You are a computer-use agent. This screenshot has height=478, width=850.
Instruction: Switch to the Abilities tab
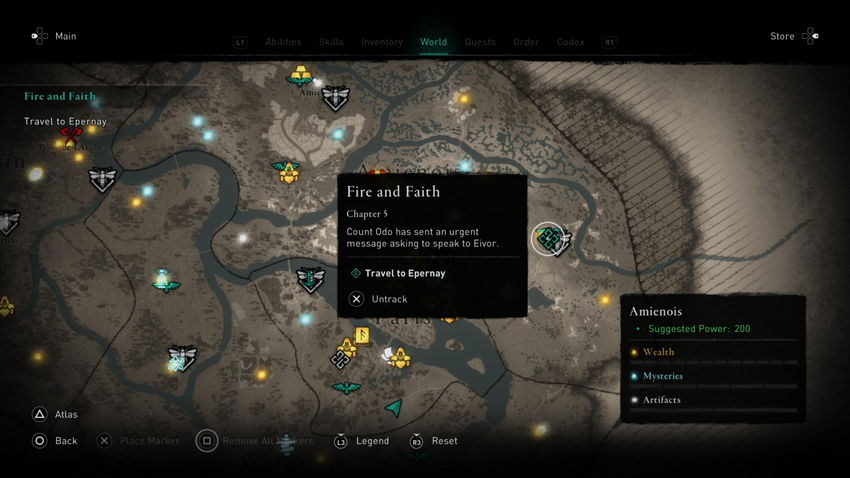click(284, 42)
